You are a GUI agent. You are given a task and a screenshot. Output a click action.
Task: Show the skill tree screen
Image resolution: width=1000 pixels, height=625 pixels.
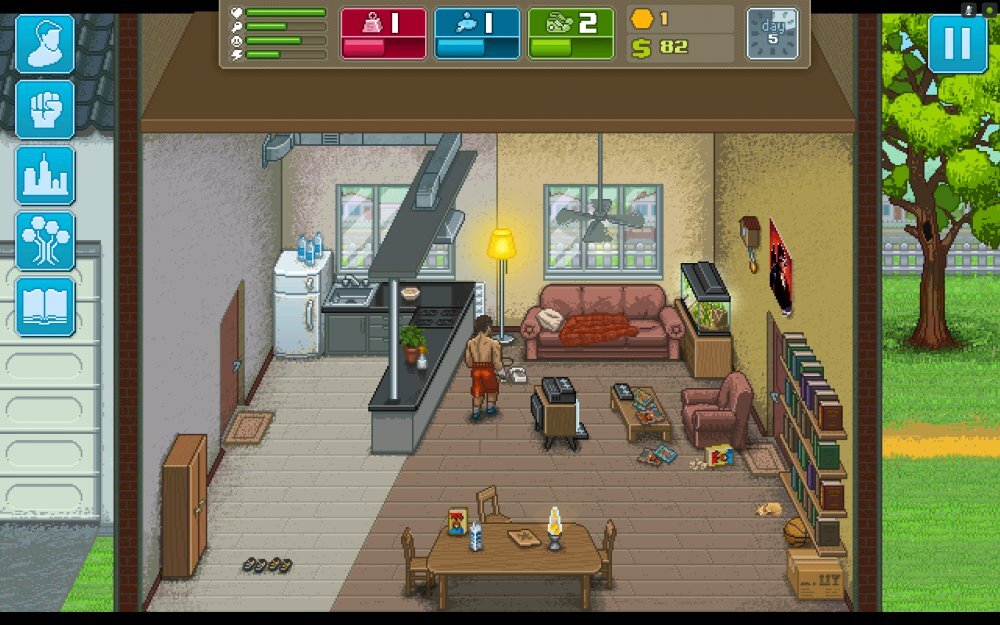45,241
